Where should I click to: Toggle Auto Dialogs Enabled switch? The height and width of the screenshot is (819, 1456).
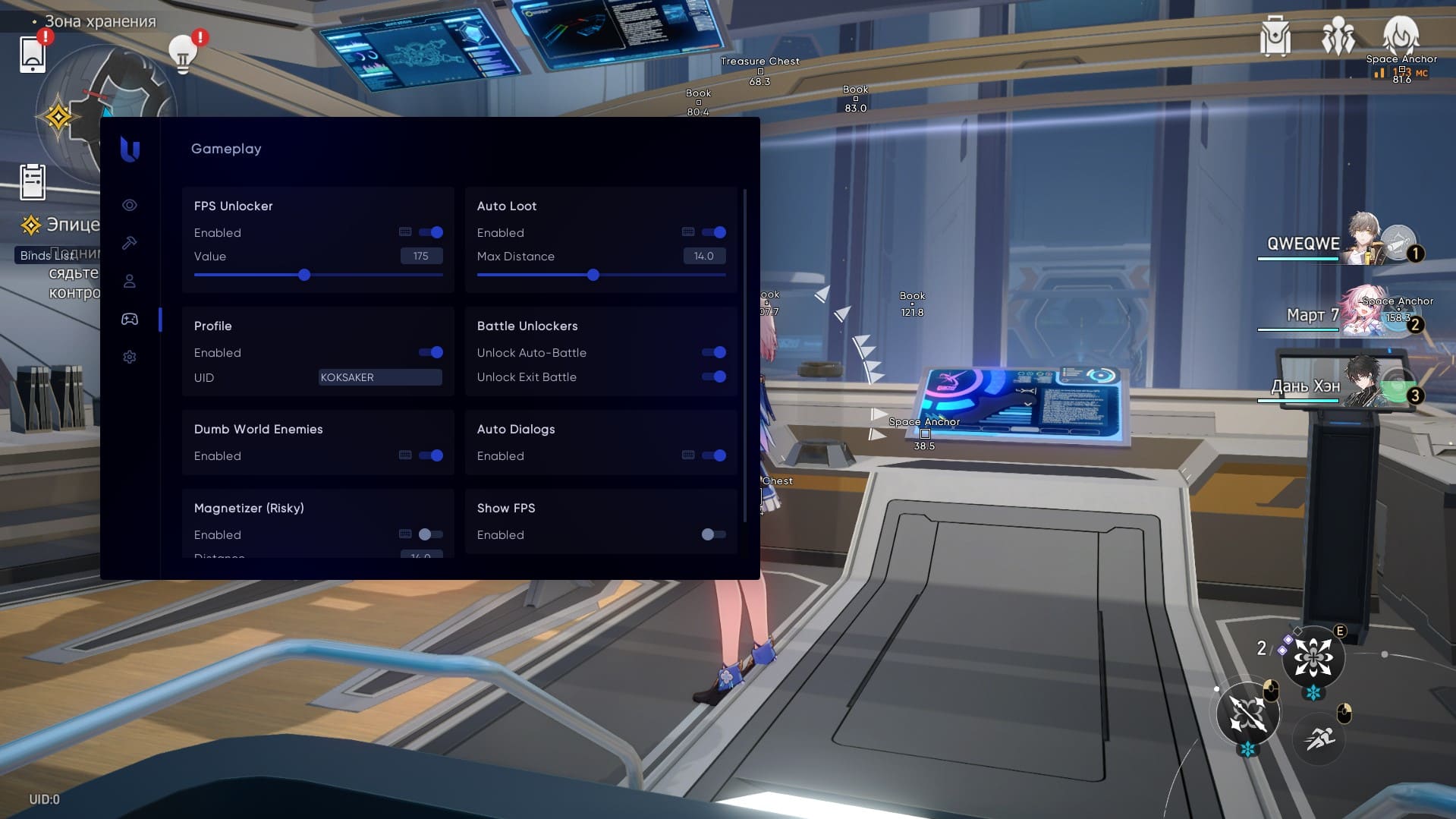tap(714, 455)
